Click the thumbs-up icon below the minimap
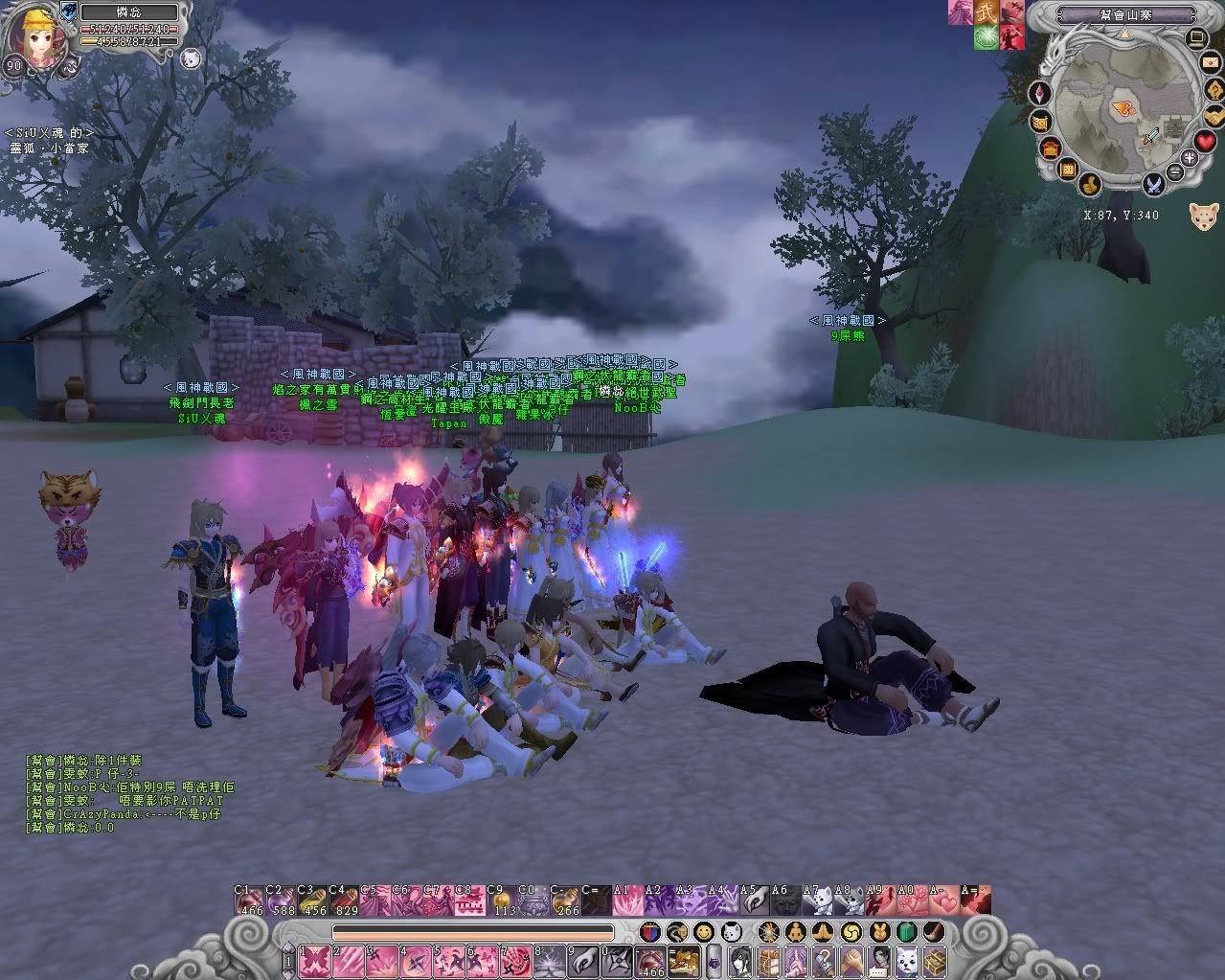Viewport: 1225px width, 980px height. (x=1089, y=183)
